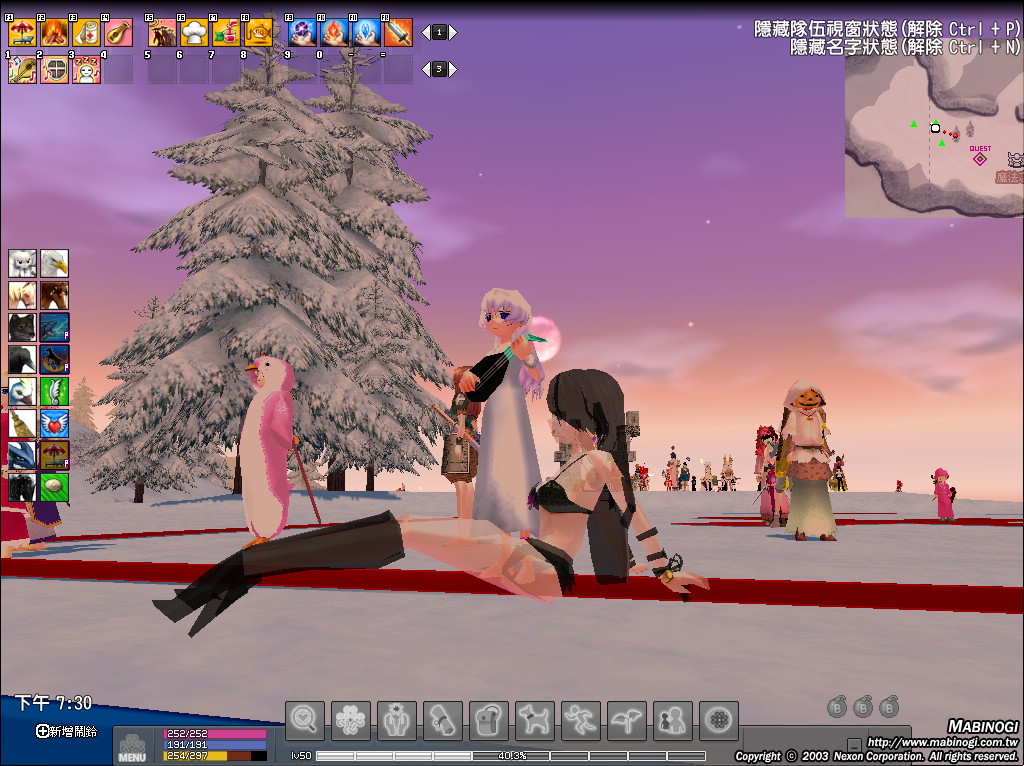Activate the sword attack skill on F12
This screenshot has width=1024, height=766.
398,33
